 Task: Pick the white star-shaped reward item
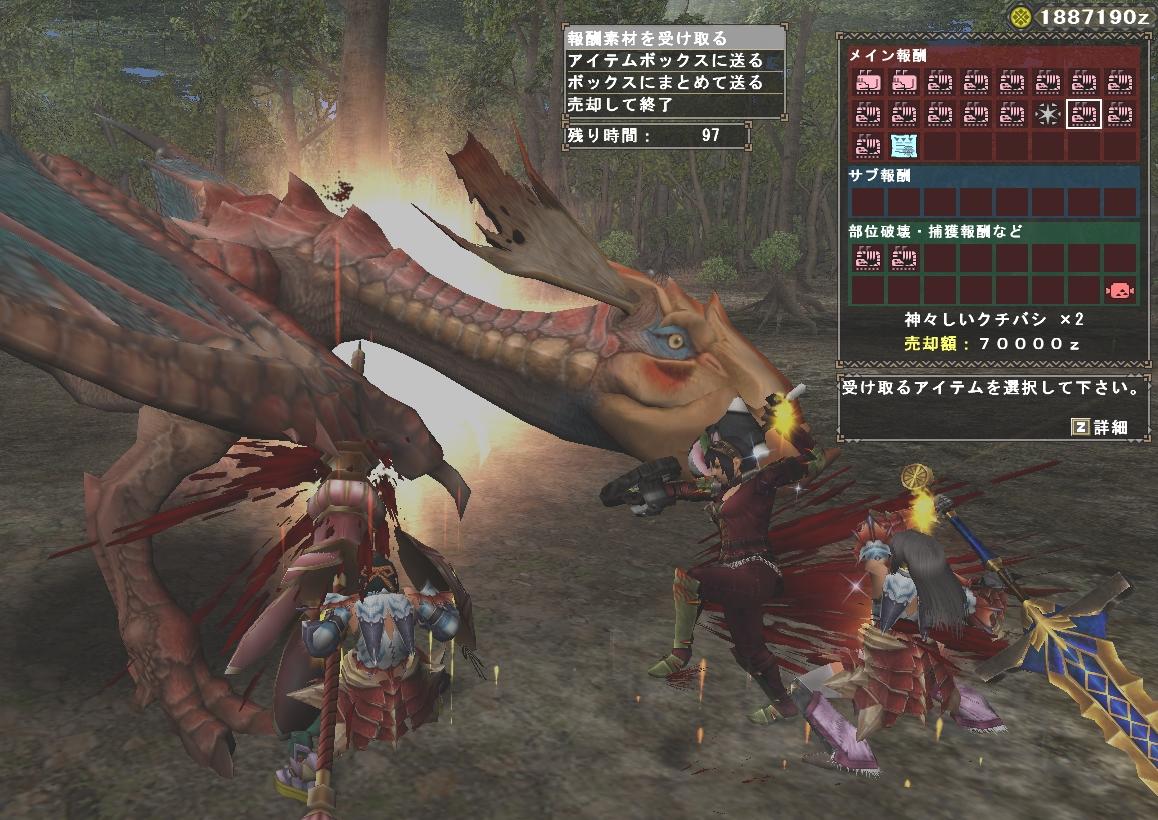(1047, 114)
